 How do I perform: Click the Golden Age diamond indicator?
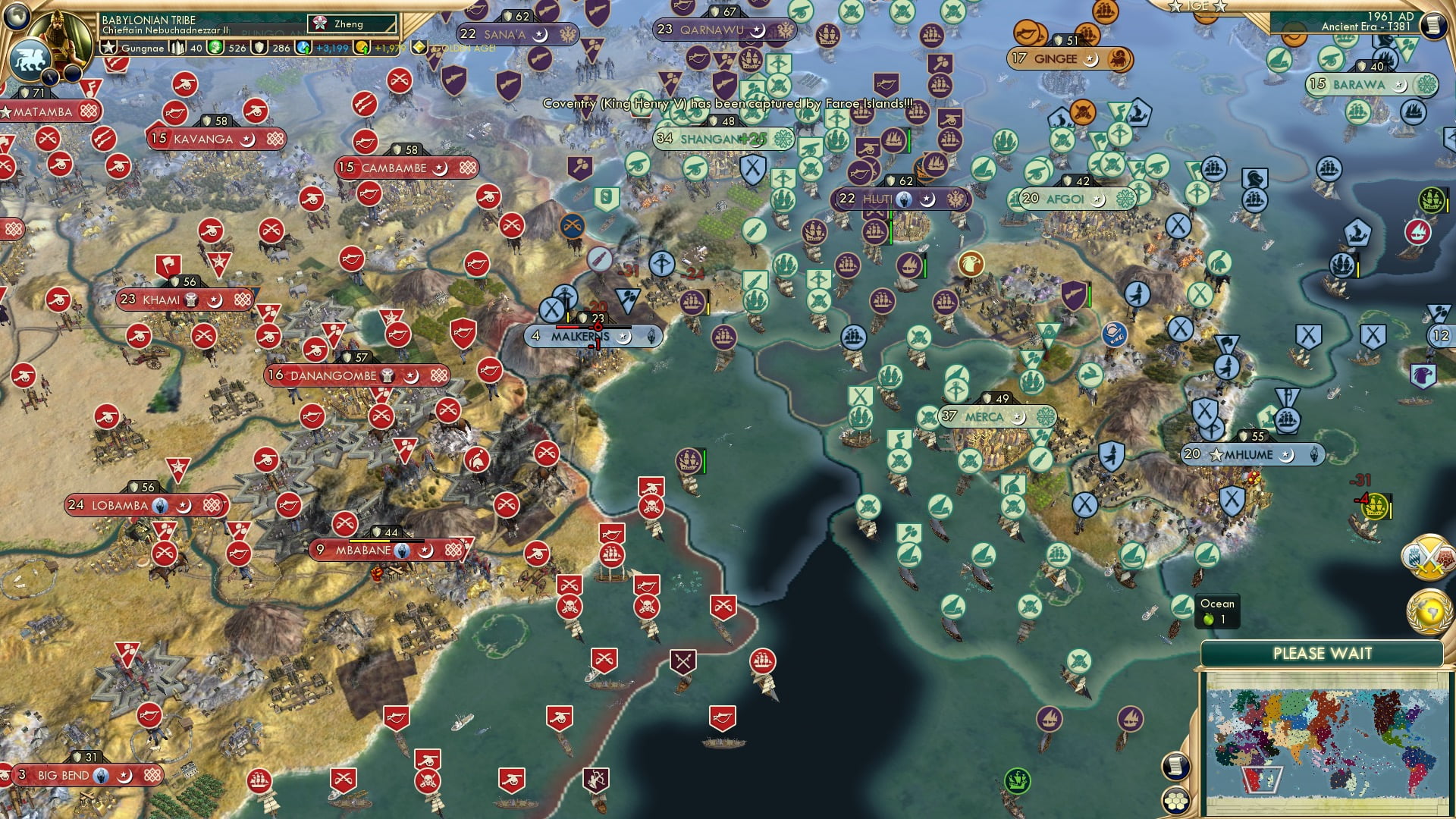coord(419,47)
